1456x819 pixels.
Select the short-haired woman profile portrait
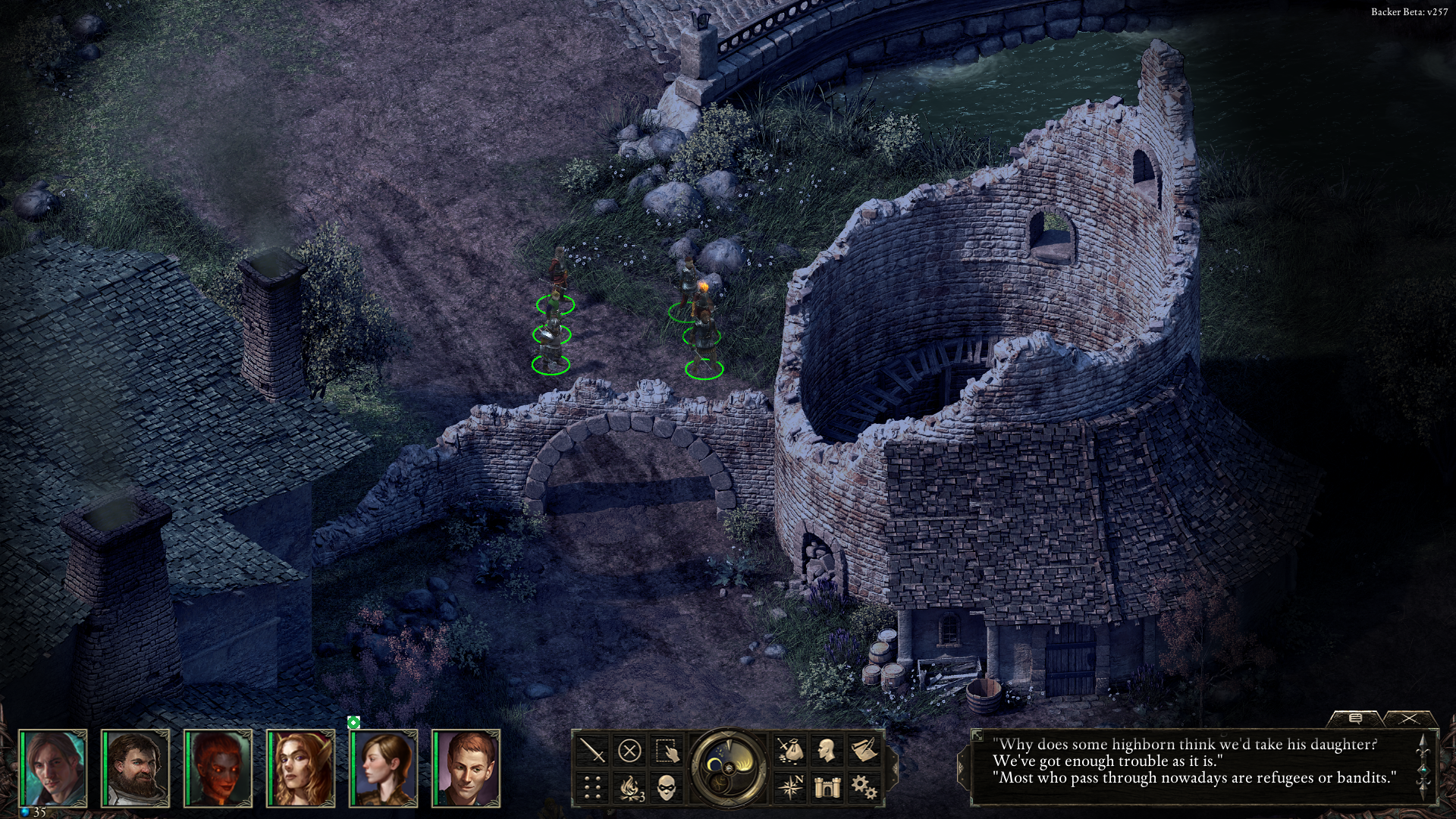384,768
